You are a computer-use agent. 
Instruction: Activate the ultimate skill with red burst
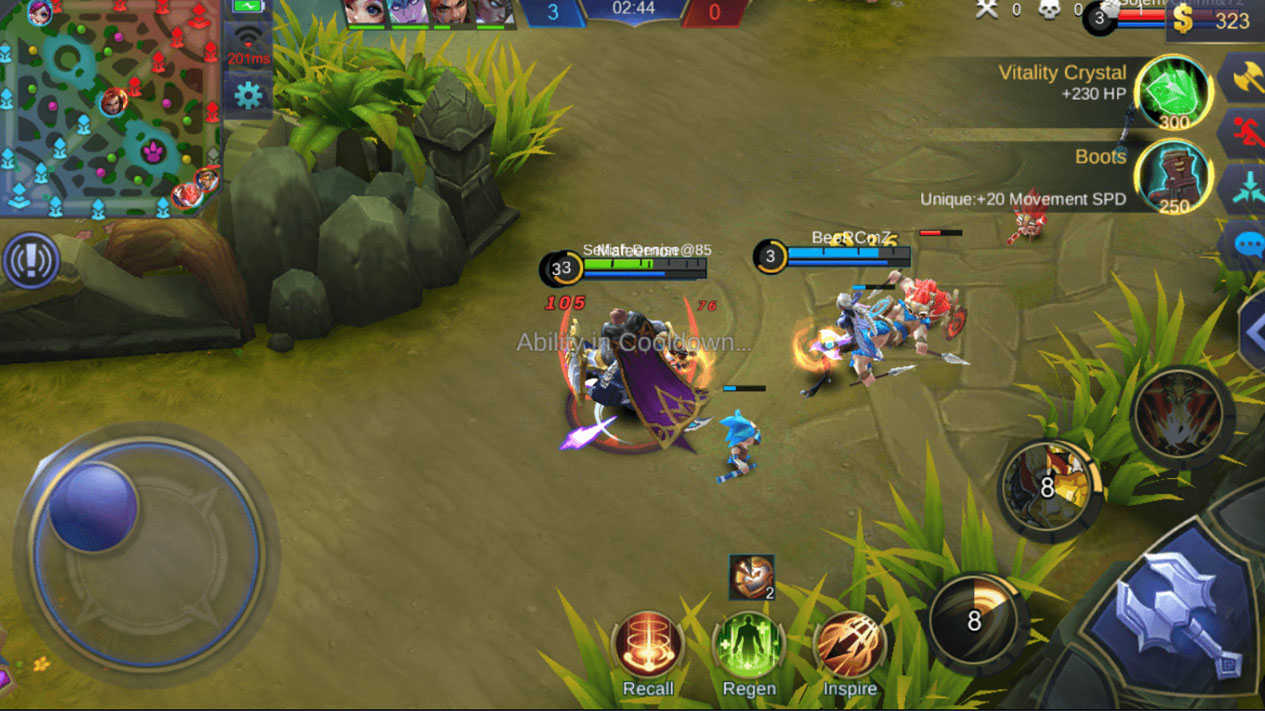pyautogui.click(x=1180, y=414)
